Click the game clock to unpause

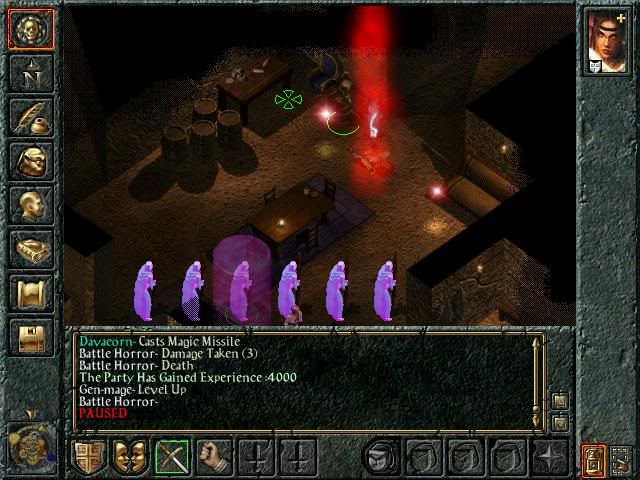point(30,442)
